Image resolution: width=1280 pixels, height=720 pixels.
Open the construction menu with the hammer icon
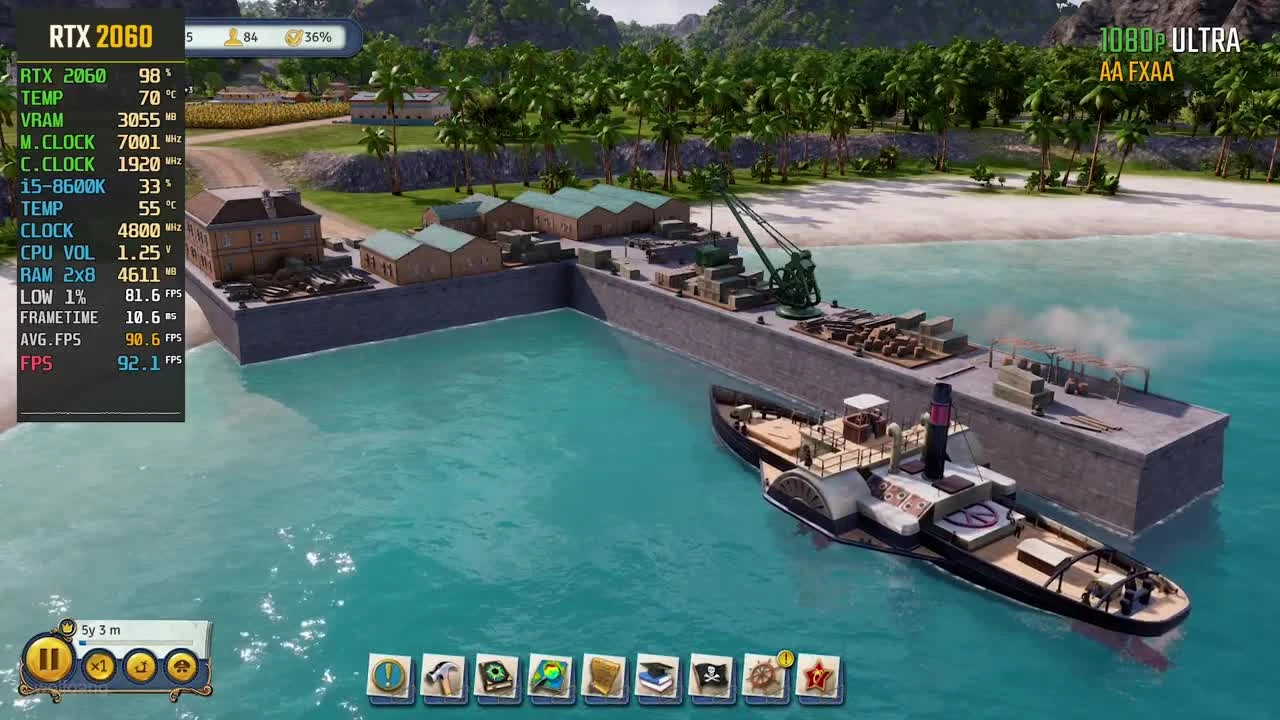pos(441,674)
